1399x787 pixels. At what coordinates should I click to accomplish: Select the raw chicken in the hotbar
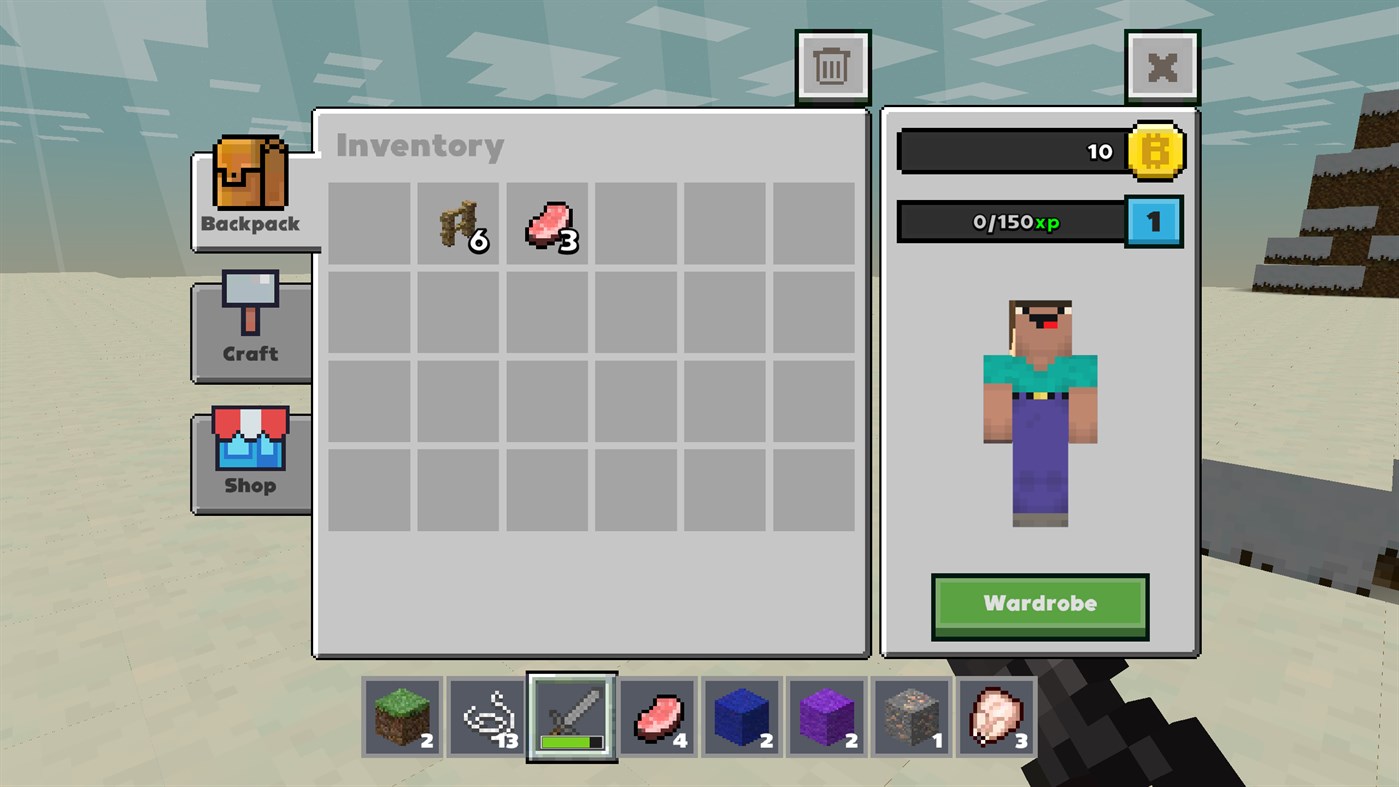click(996, 717)
